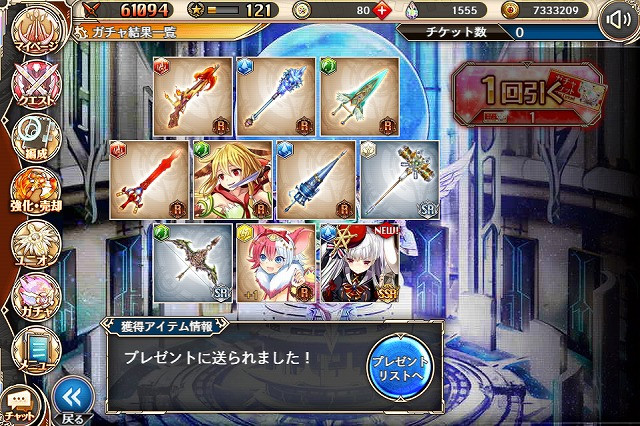
Task: Select the blue lance weapon card
Action: click(315, 180)
